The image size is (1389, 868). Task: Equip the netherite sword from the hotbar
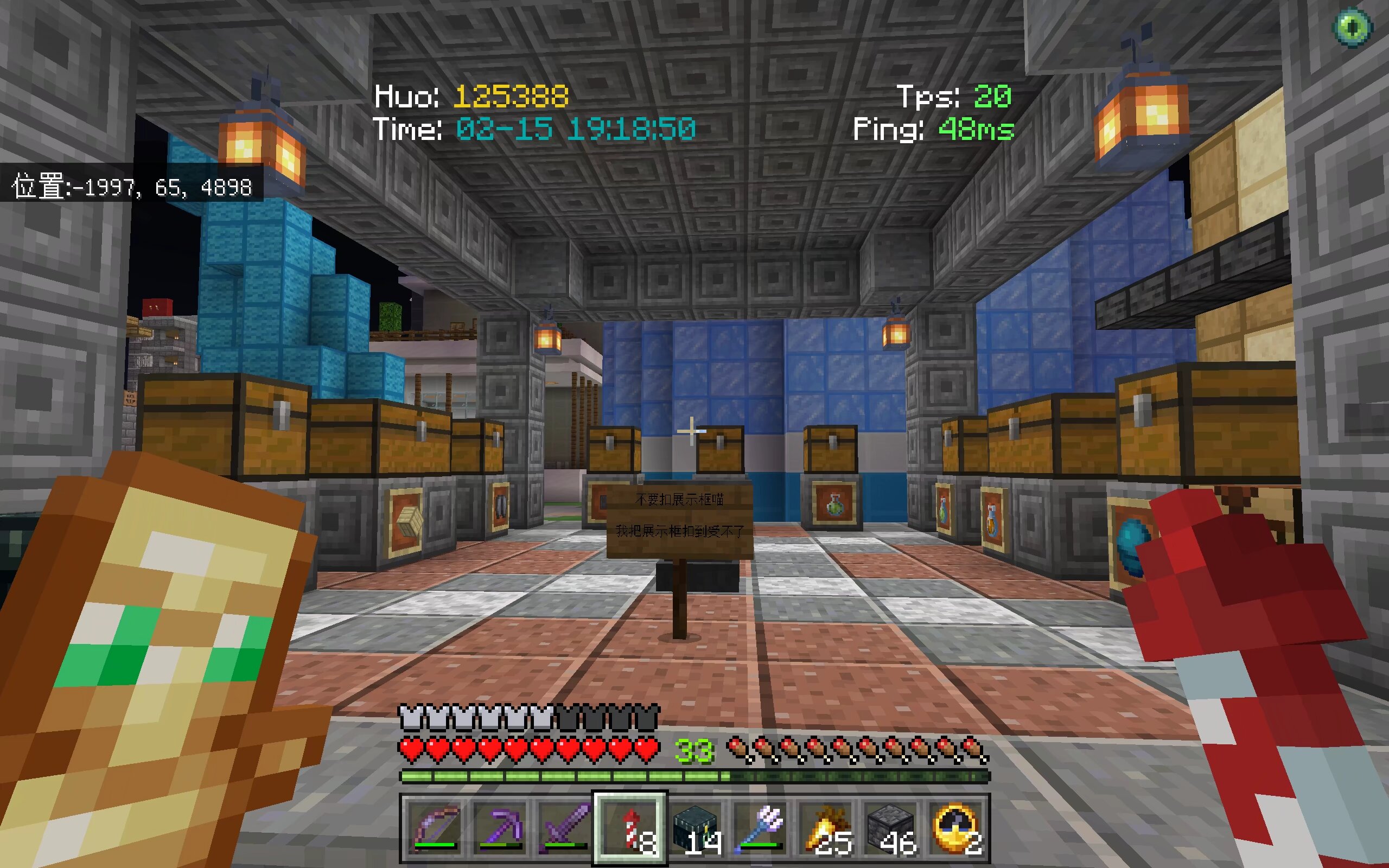pos(565,828)
